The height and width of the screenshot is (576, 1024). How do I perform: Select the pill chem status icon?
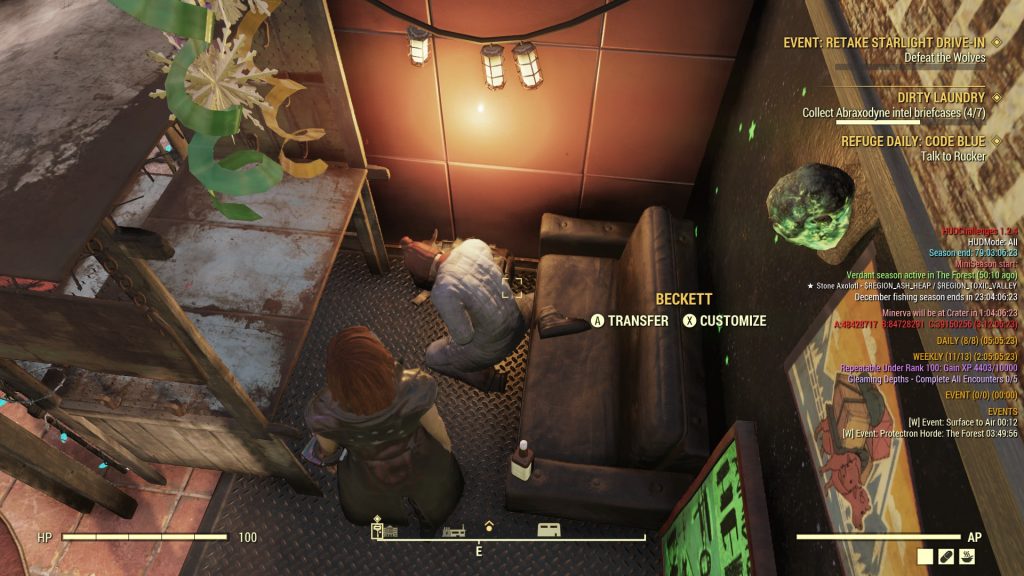point(947,556)
